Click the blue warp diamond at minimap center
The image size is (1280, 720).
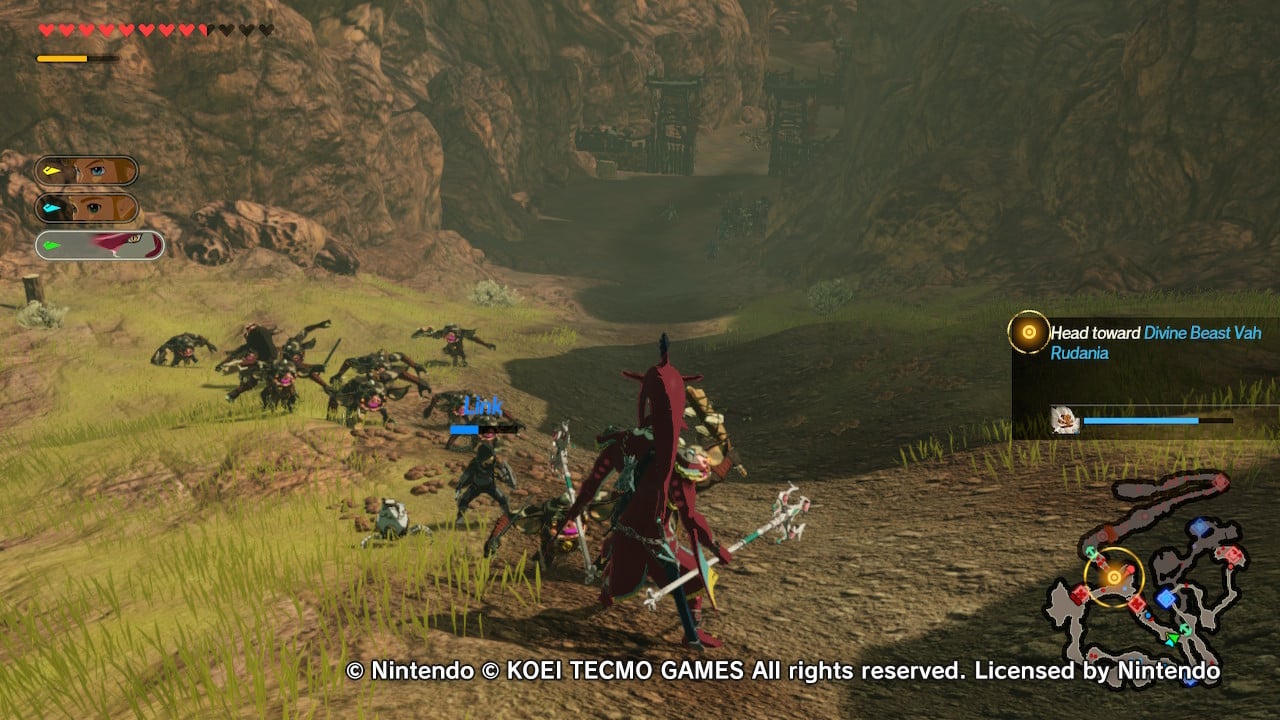tap(1166, 596)
